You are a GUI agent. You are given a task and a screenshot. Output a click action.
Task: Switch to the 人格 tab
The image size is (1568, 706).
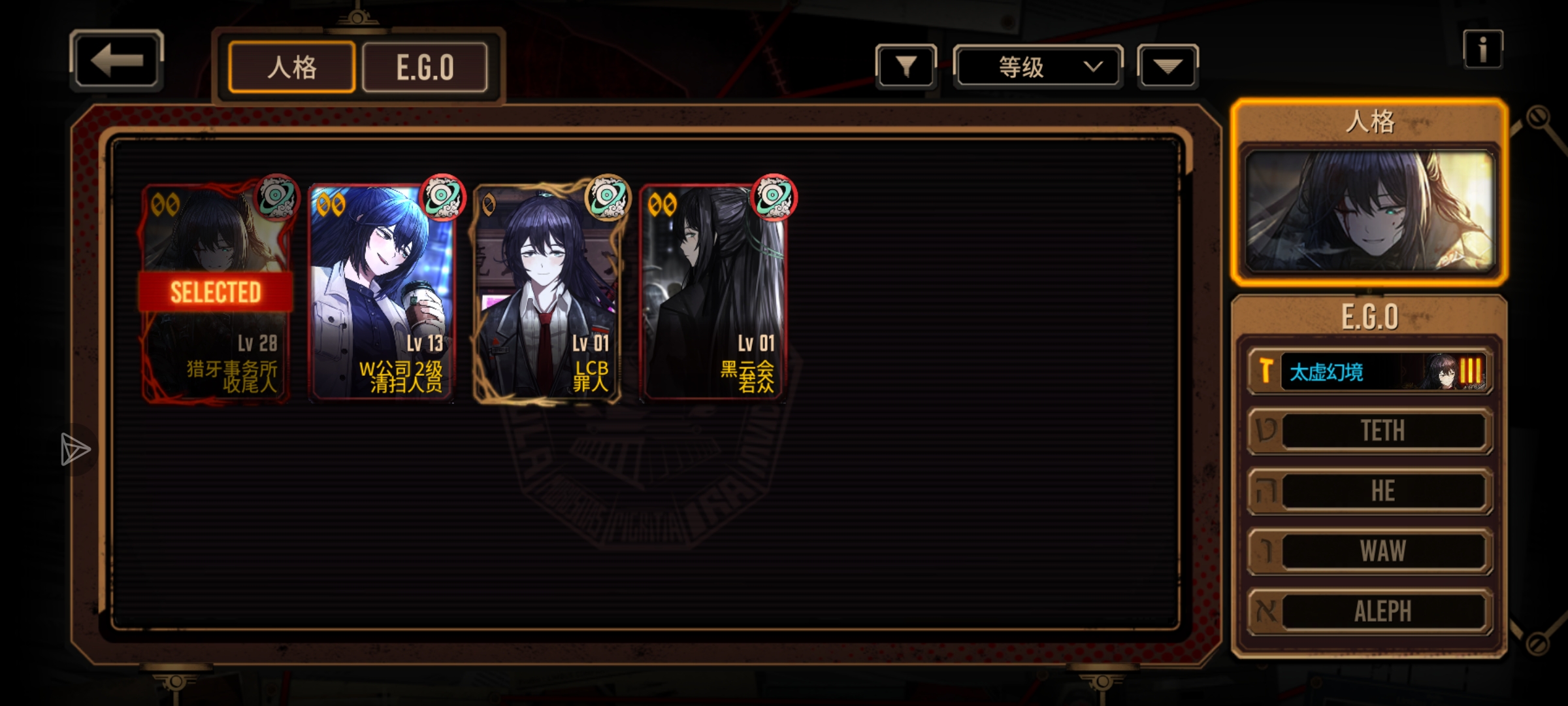tap(292, 67)
